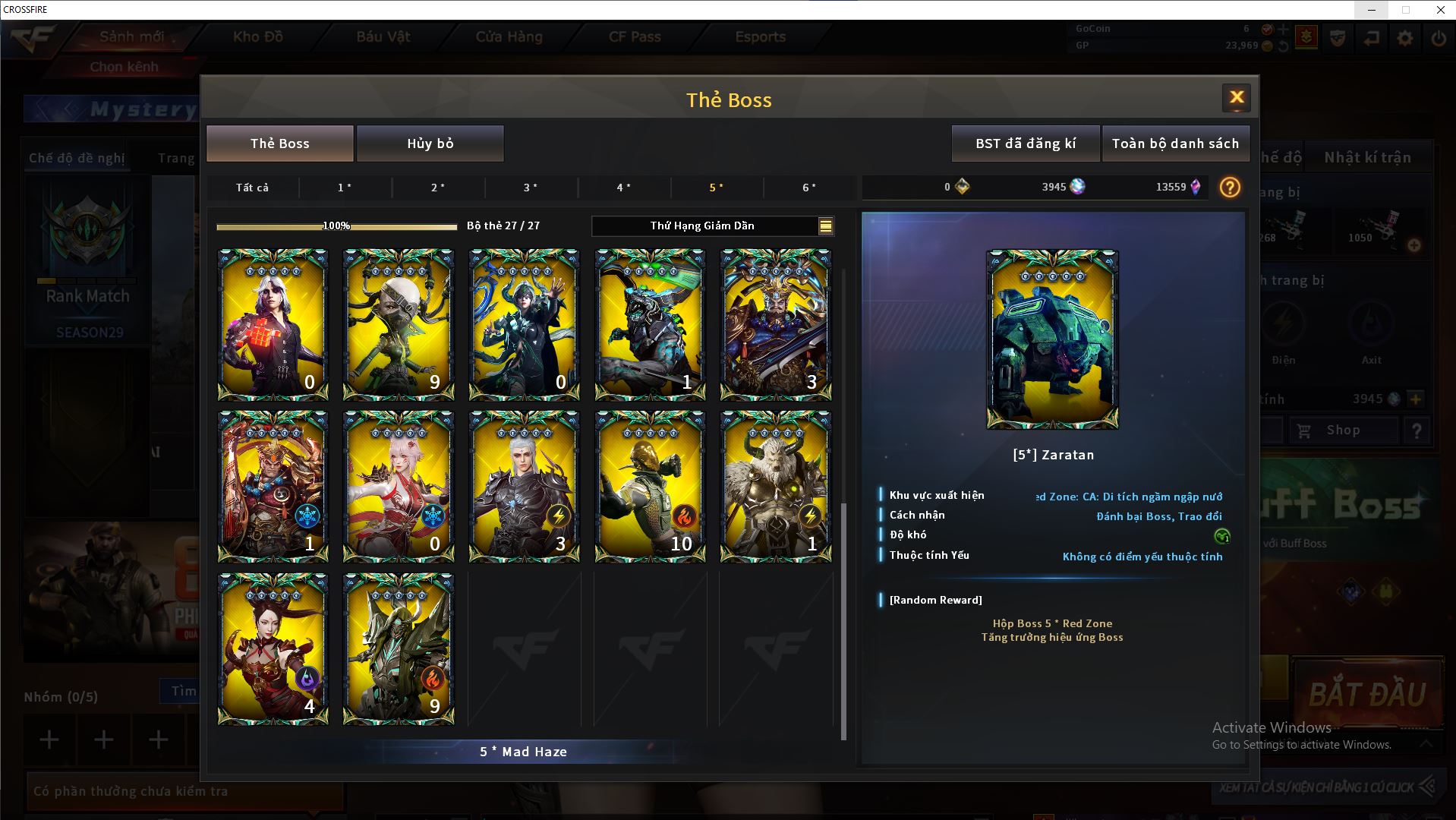Select the 1-star card filter

[345, 188]
